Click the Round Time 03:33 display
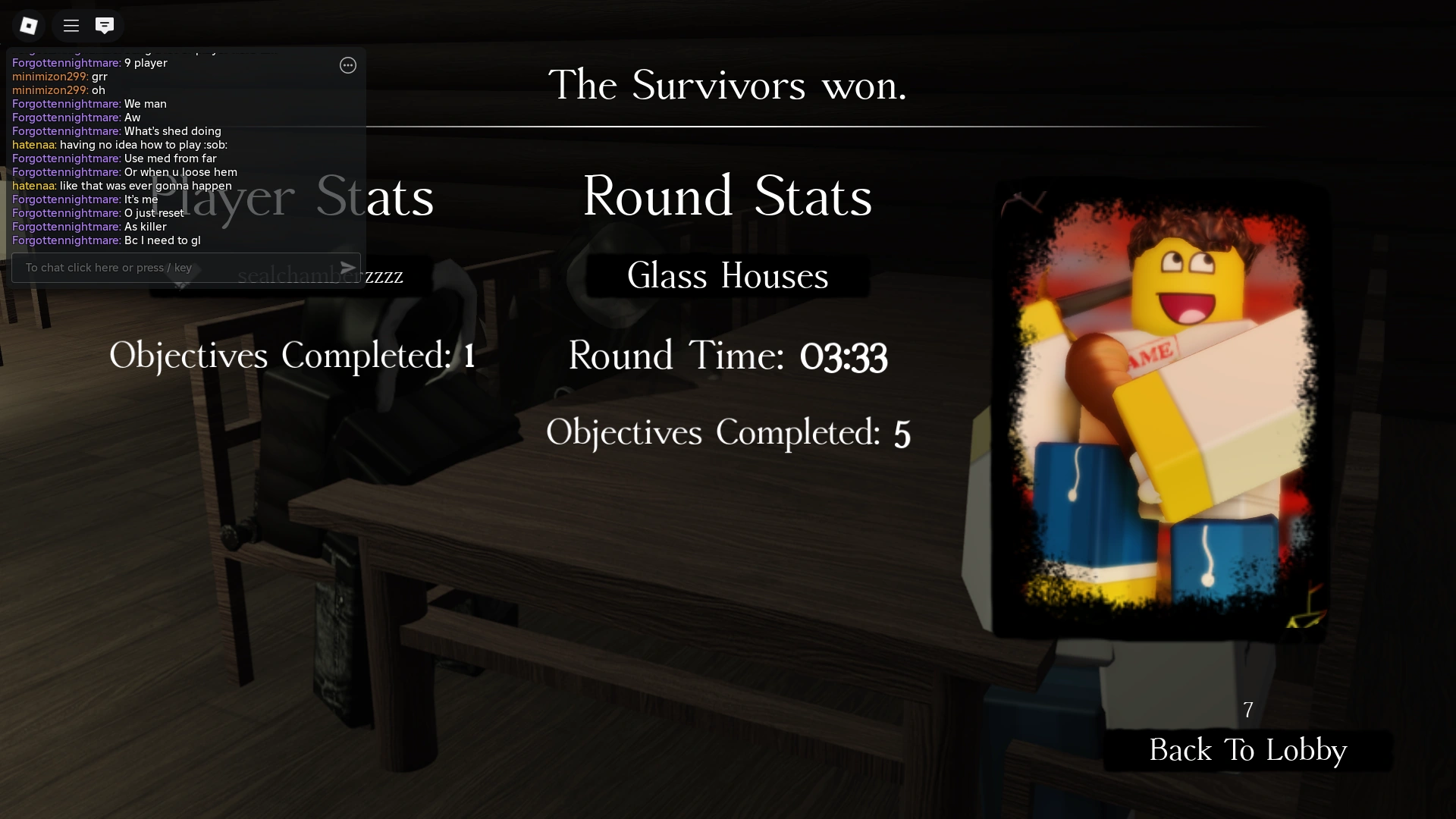 [x=727, y=355]
